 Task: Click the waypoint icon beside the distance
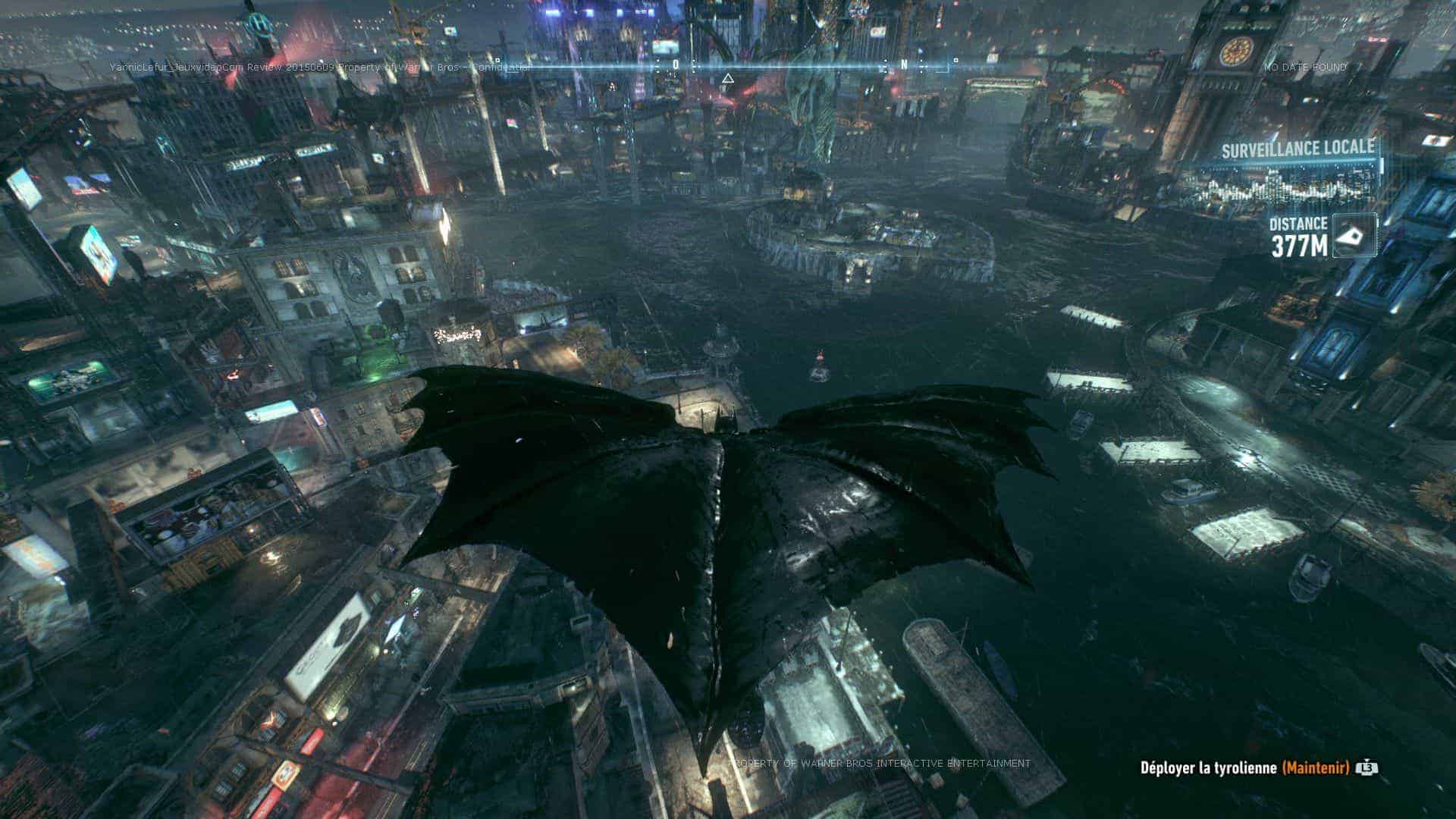[1354, 236]
